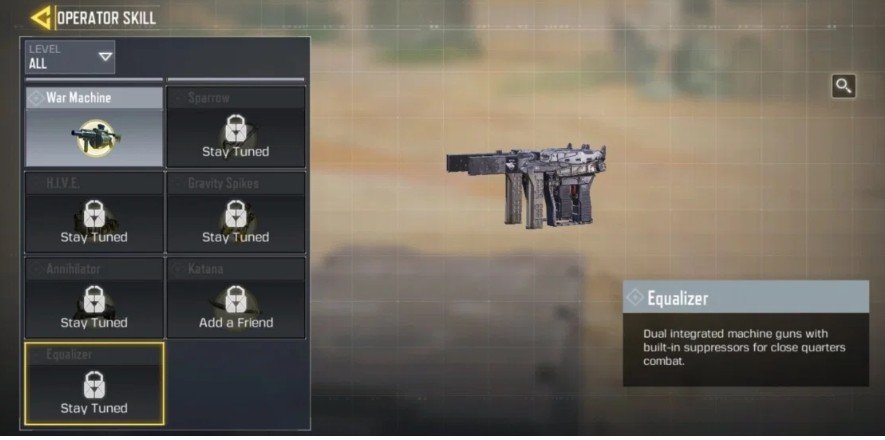Select the War Machine operator skill
885x440 pixels.
point(94,127)
